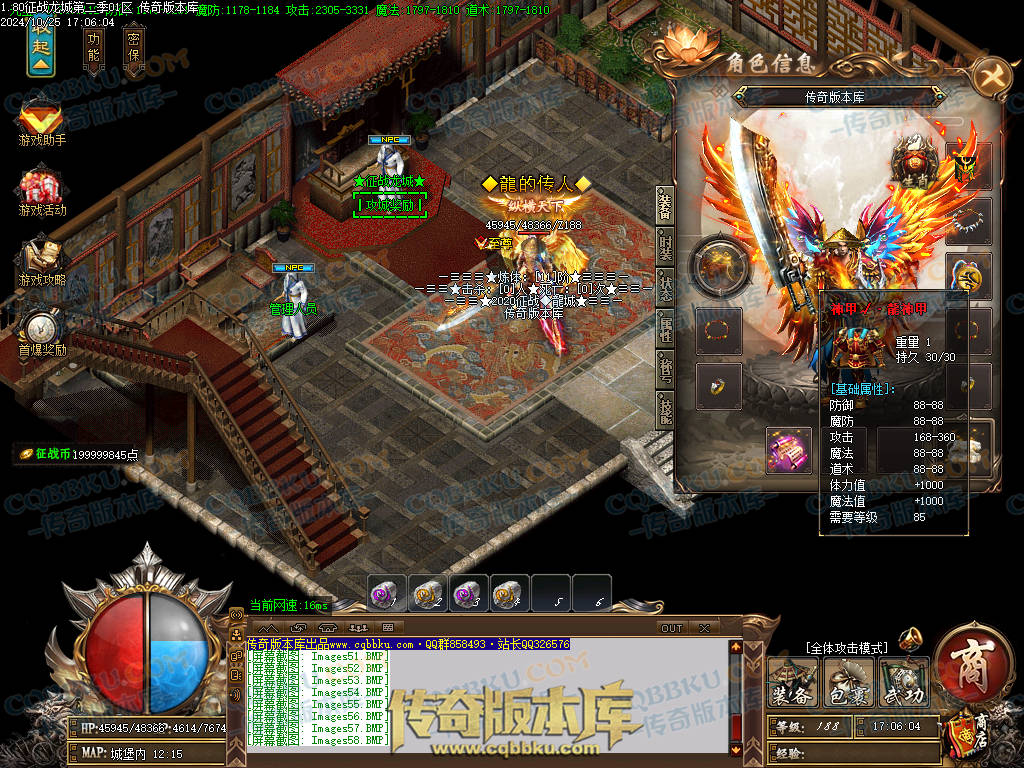Select the pink scroll item slot
The height and width of the screenshot is (768, 1024).
coord(789,449)
